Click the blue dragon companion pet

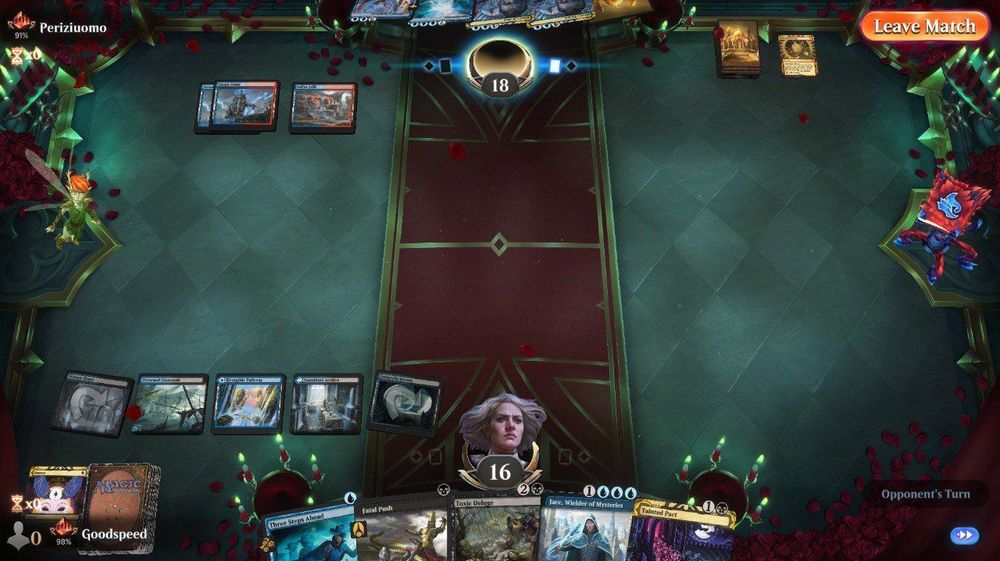coord(939,225)
